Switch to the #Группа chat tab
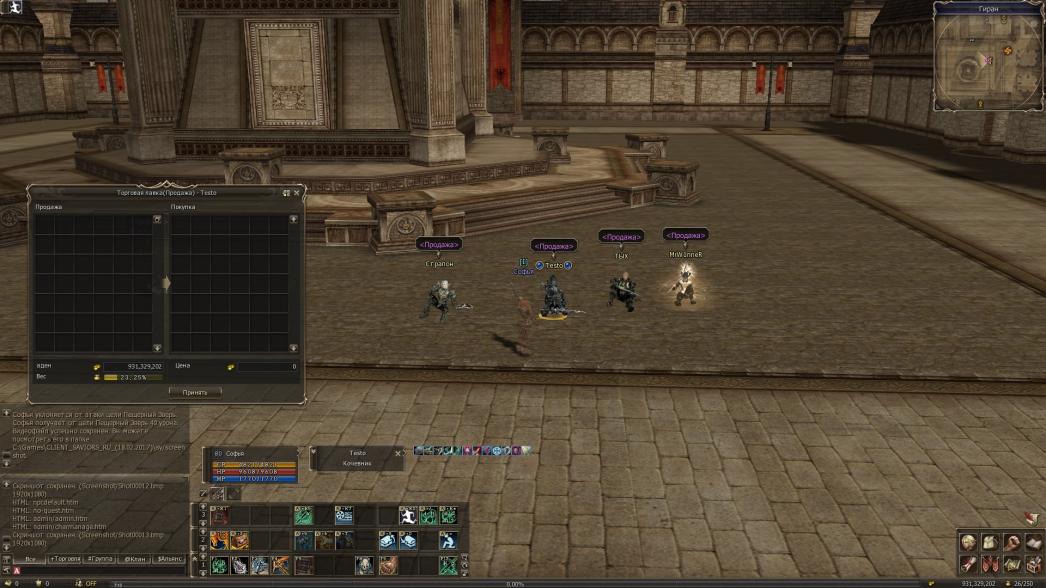Viewport: 1046px width, 588px height. [x=100, y=559]
